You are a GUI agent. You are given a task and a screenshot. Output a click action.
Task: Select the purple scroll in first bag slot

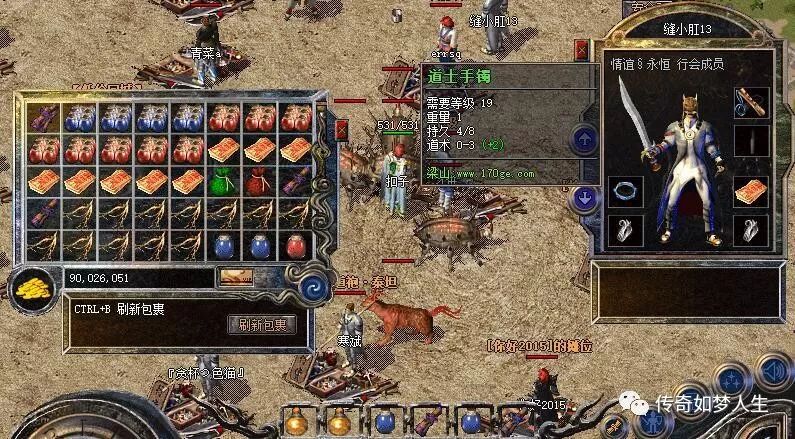[x=43, y=118]
